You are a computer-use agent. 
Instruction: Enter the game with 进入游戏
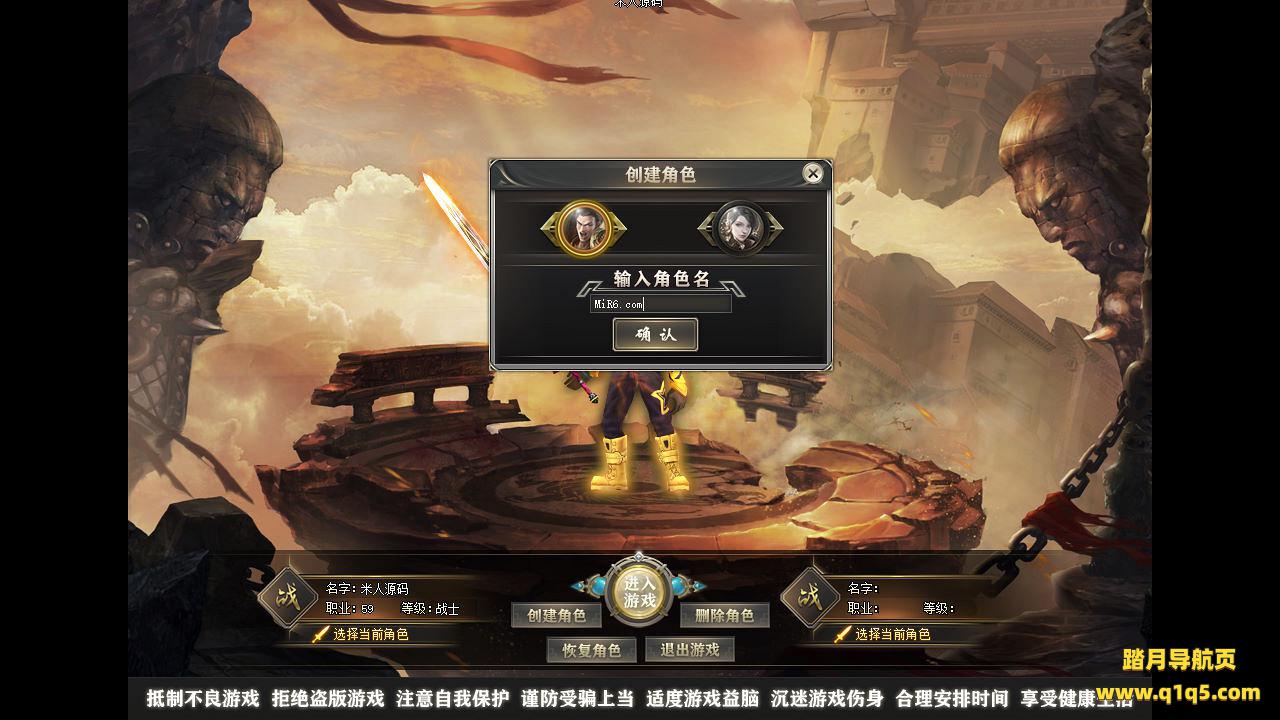coord(639,592)
